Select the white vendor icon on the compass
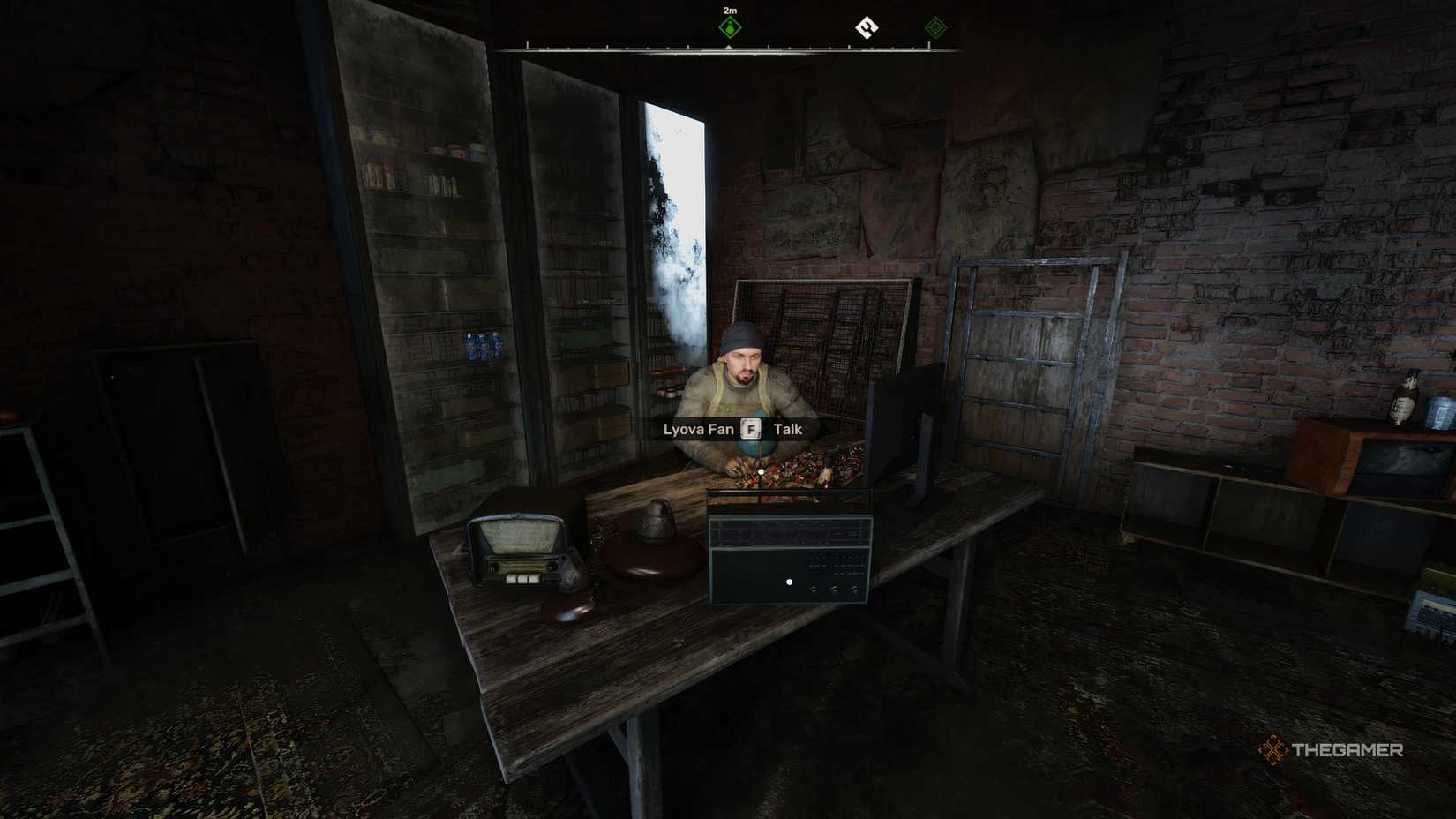The image size is (1456, 819). [869, 27]
